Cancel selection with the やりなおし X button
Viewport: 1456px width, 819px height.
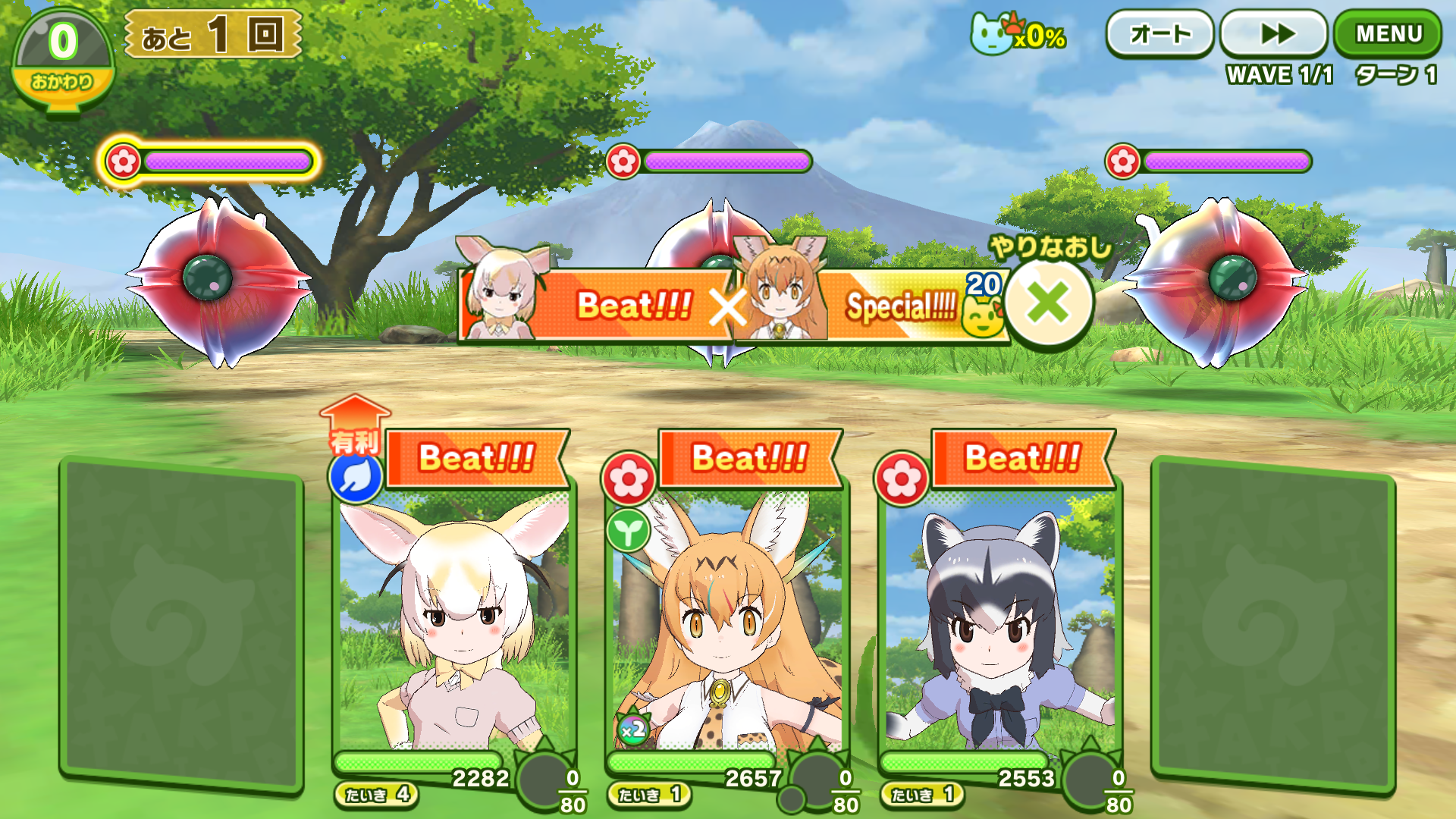(x=1048, y=303)
